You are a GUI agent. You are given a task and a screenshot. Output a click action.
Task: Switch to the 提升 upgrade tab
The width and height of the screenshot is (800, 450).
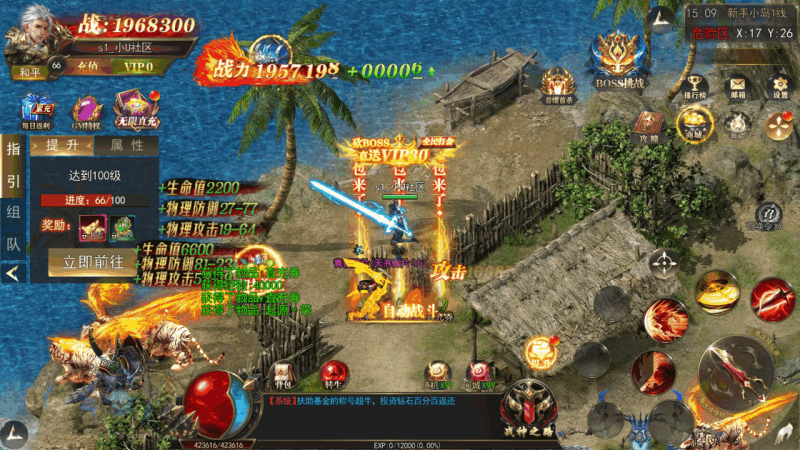coord(62,145)
